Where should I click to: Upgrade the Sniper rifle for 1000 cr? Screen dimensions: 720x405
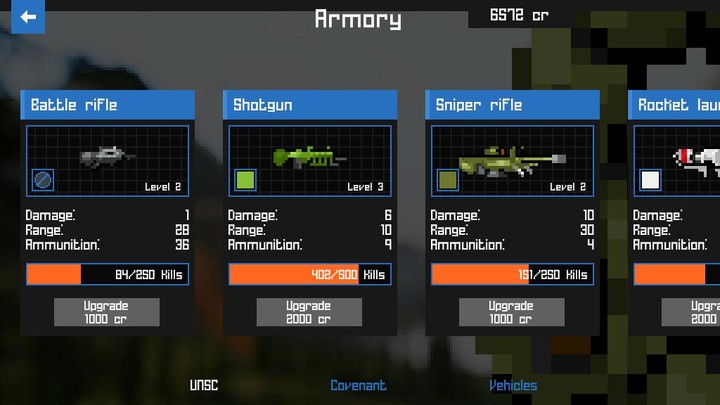click(x=511, y=312)
